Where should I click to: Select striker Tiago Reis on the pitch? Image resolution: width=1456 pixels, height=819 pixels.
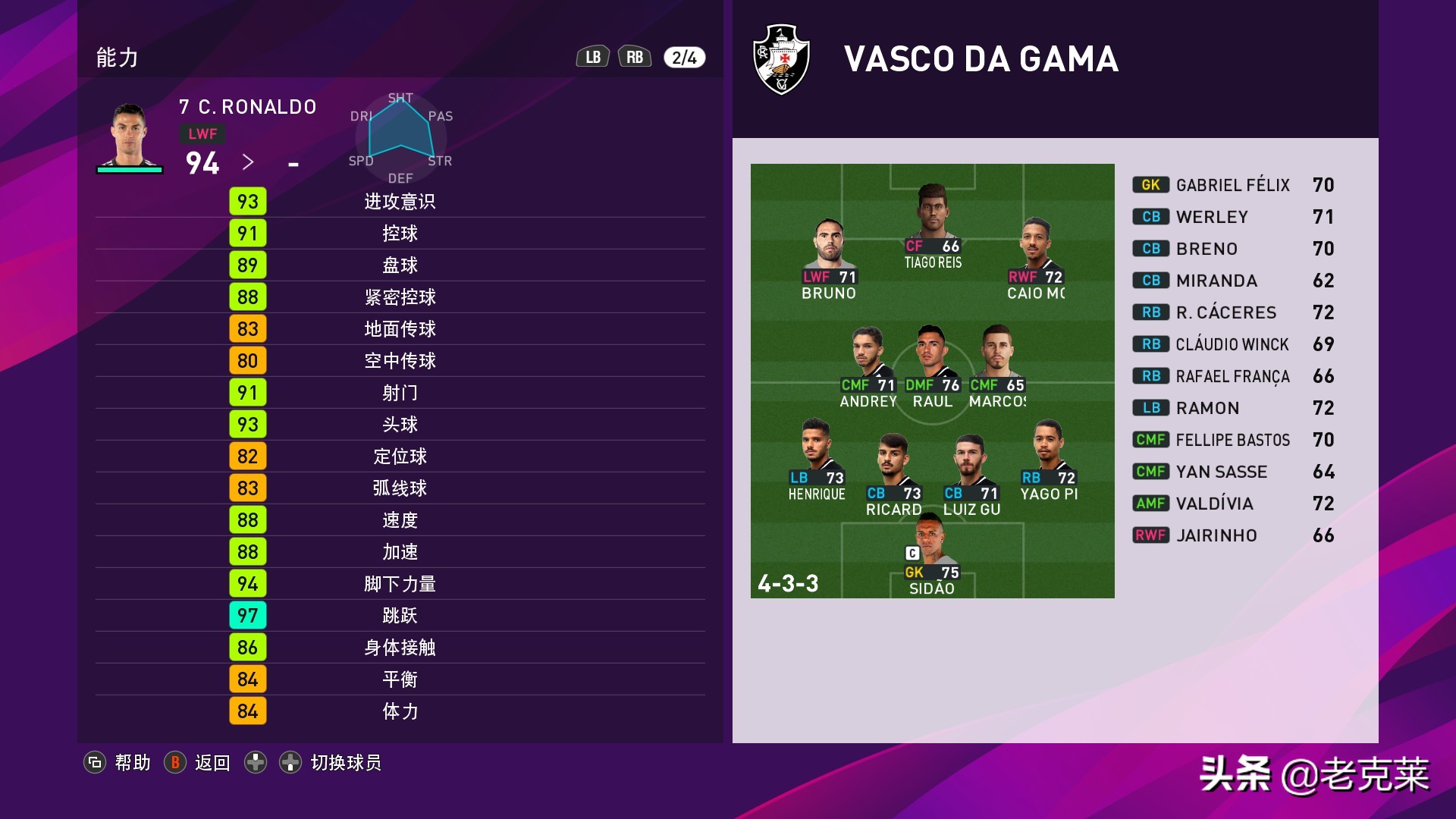(932, 220)
